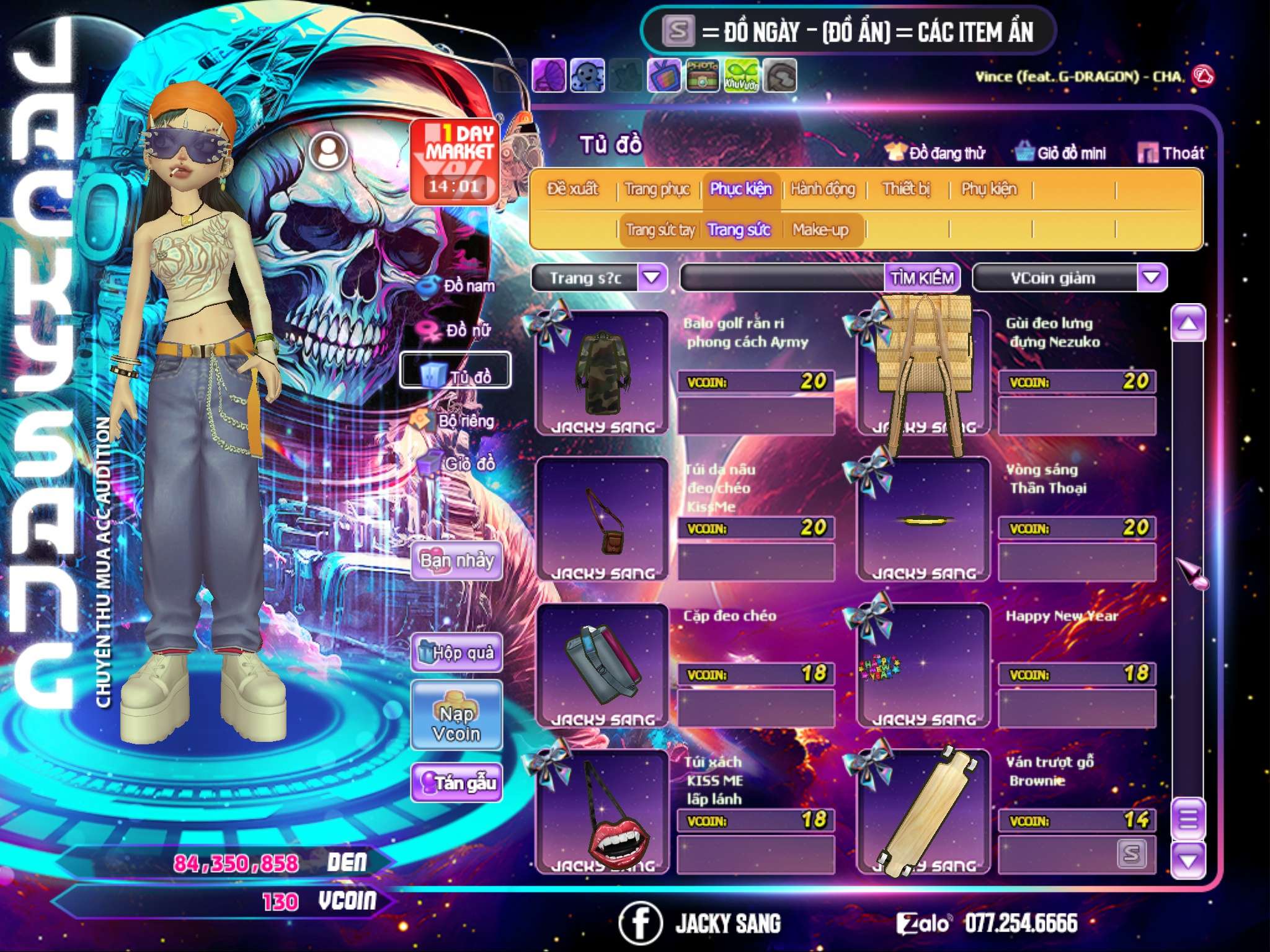1270x952 pixels.
Task: Open the 1 Day Market banner
Action: pyautogui.click(x=455, y=162)
